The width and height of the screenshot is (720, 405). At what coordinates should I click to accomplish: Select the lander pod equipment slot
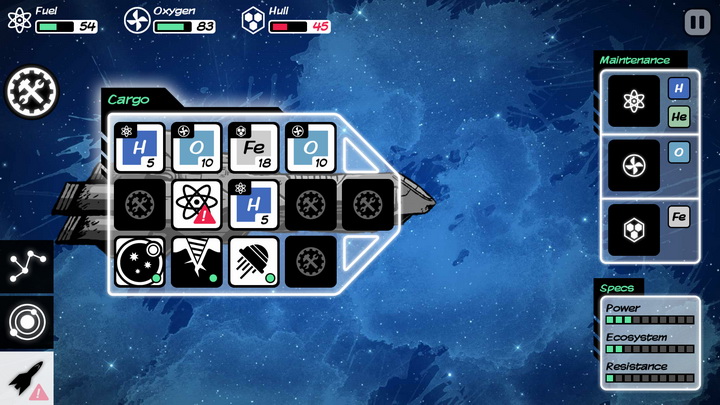point(254,261)
